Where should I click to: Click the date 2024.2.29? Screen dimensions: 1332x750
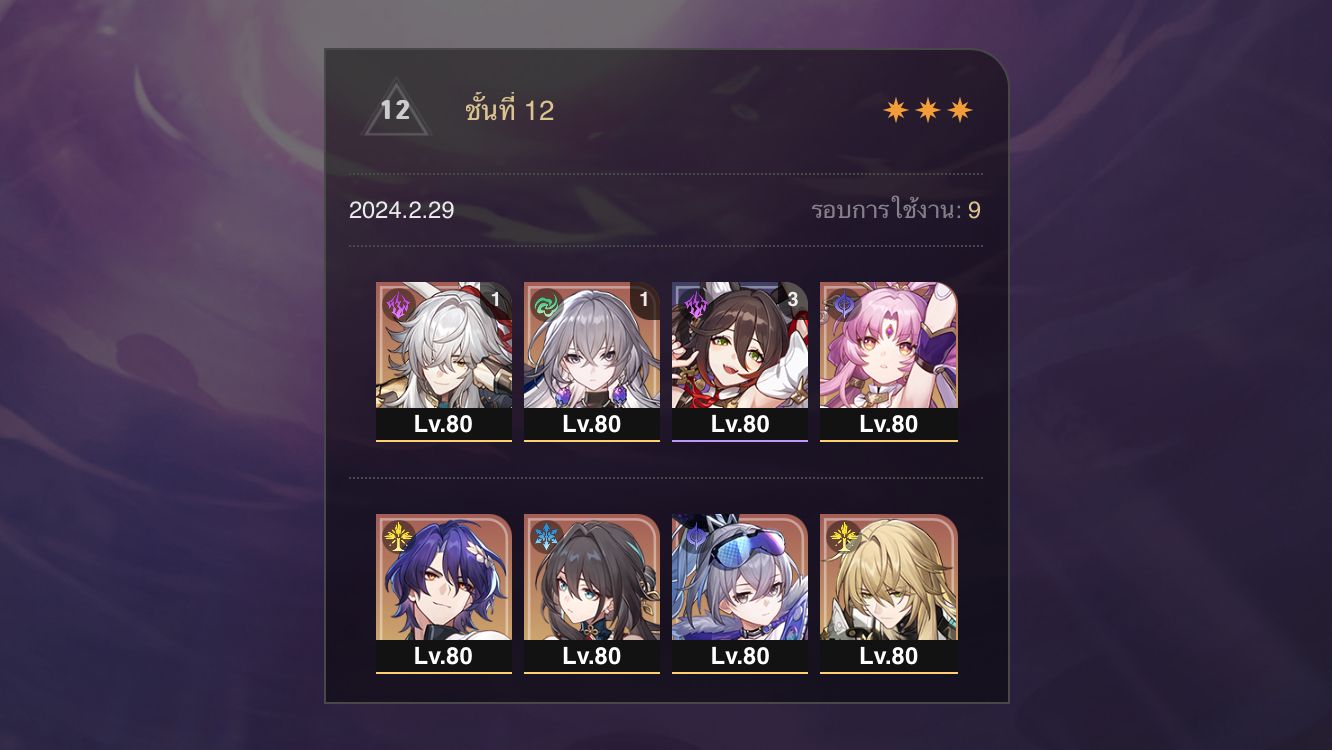pos(400,211)
